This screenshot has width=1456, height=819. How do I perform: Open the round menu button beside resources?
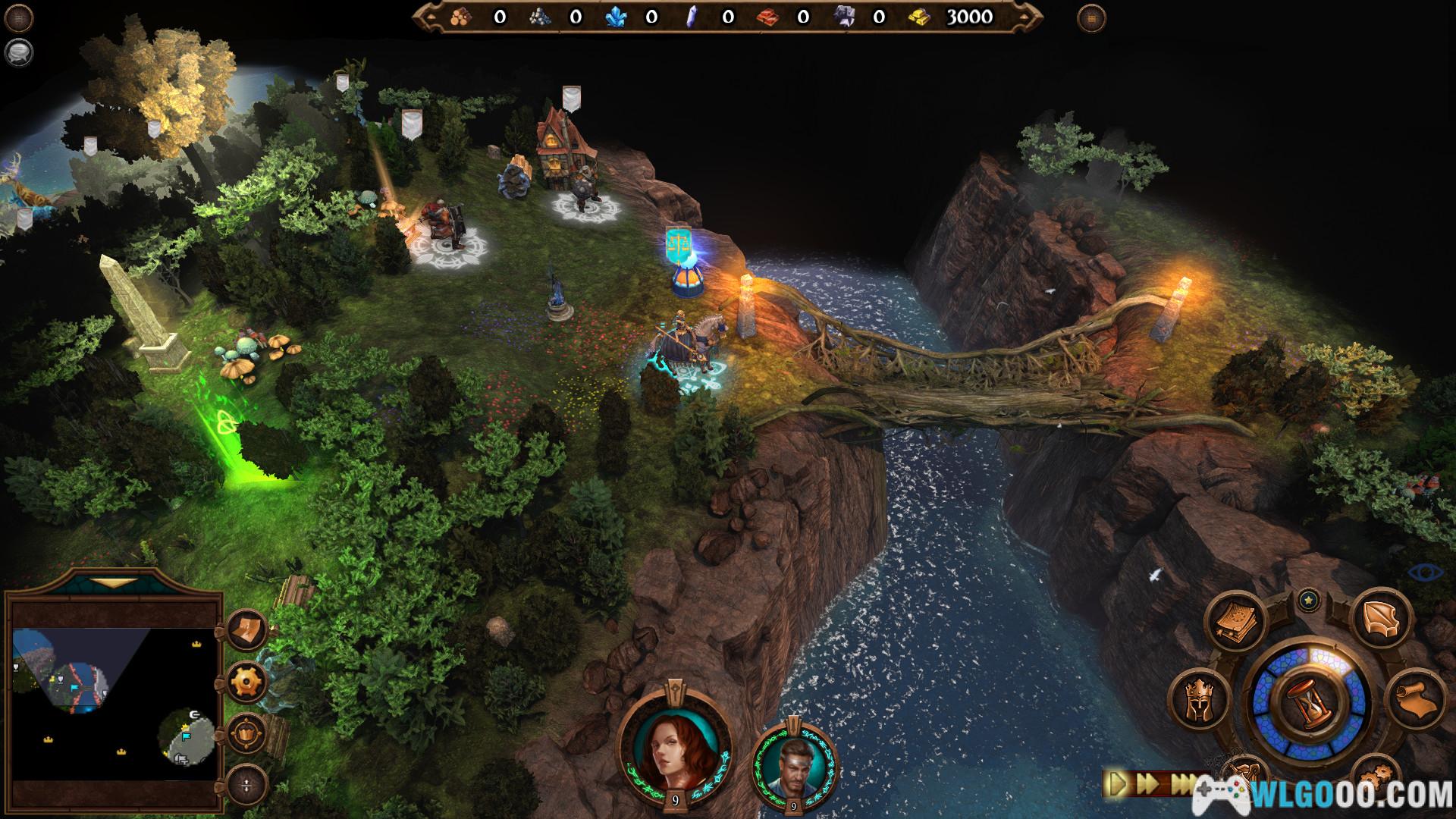pyautogui.click(x=1091, y=18)
